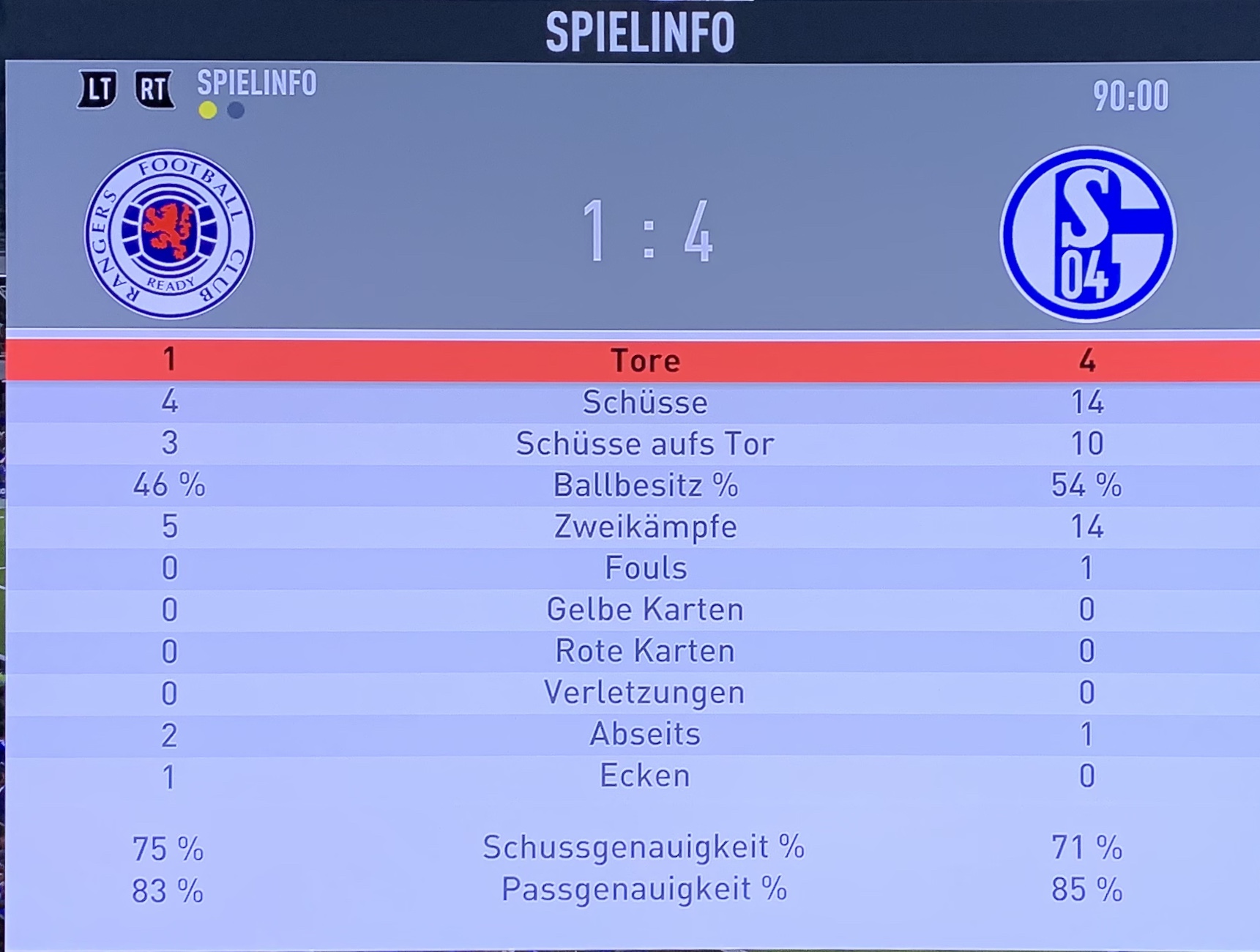1260x952 pixels.
Task: Switch to the grey-blue second page dot
Action: point(236,111)
